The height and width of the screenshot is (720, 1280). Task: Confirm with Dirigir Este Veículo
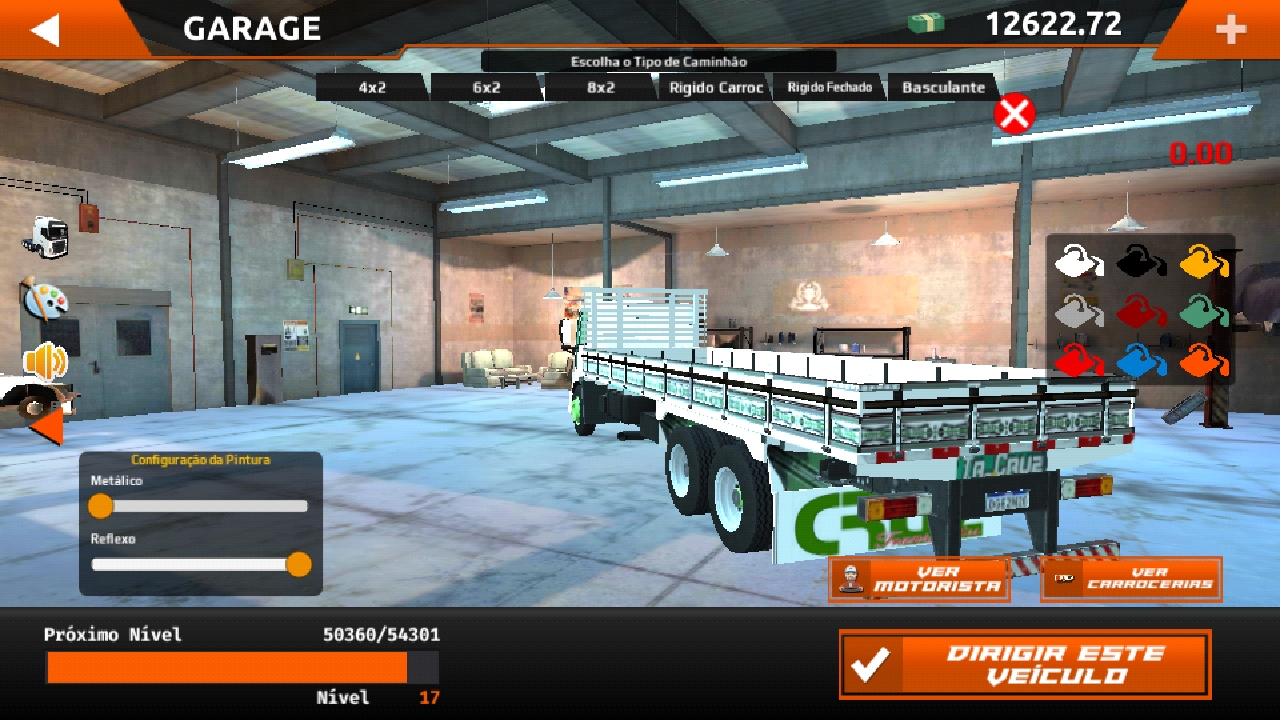tap(1025, 664)
